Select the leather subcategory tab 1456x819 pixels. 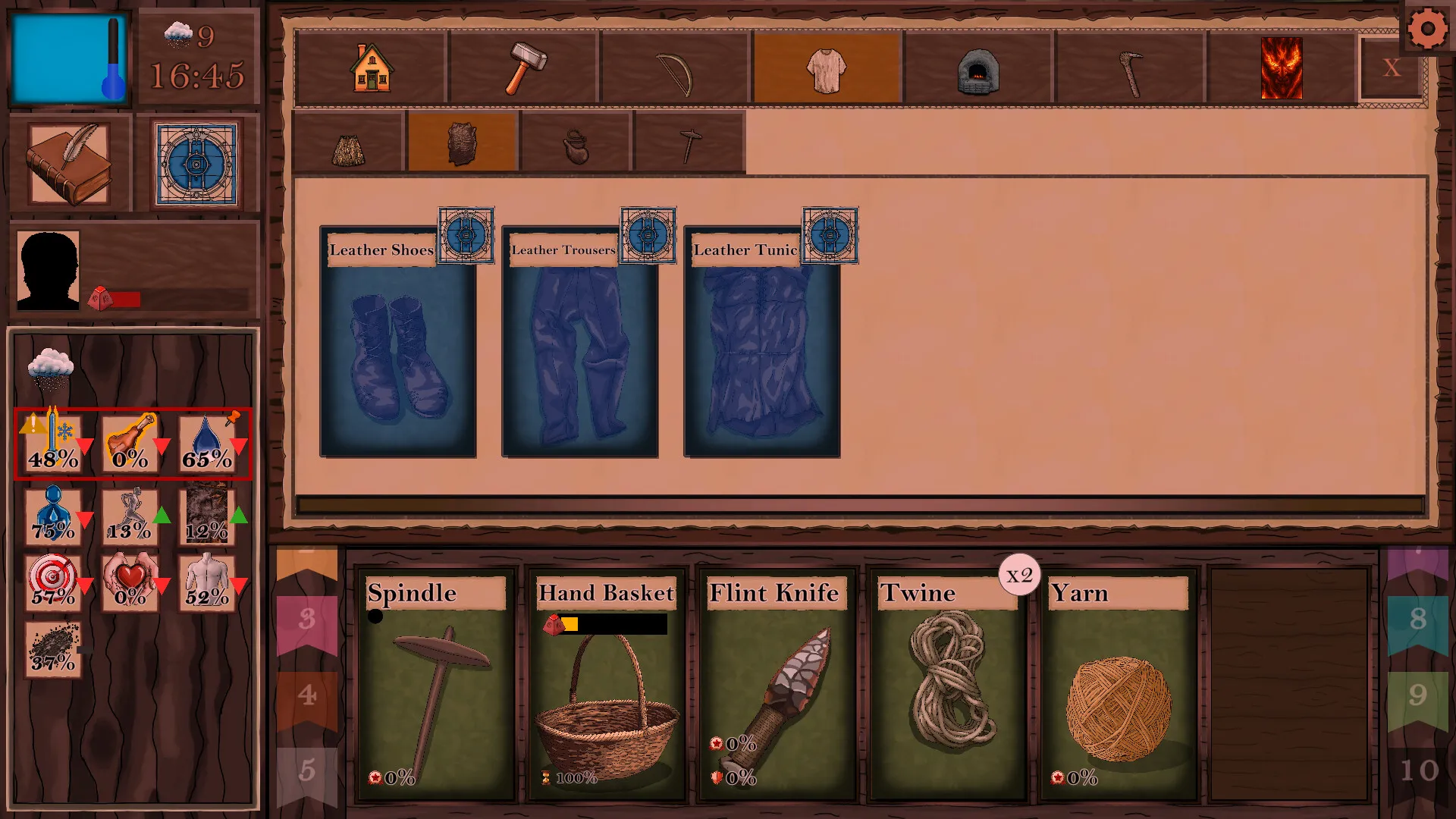click(x=463, y=144)
